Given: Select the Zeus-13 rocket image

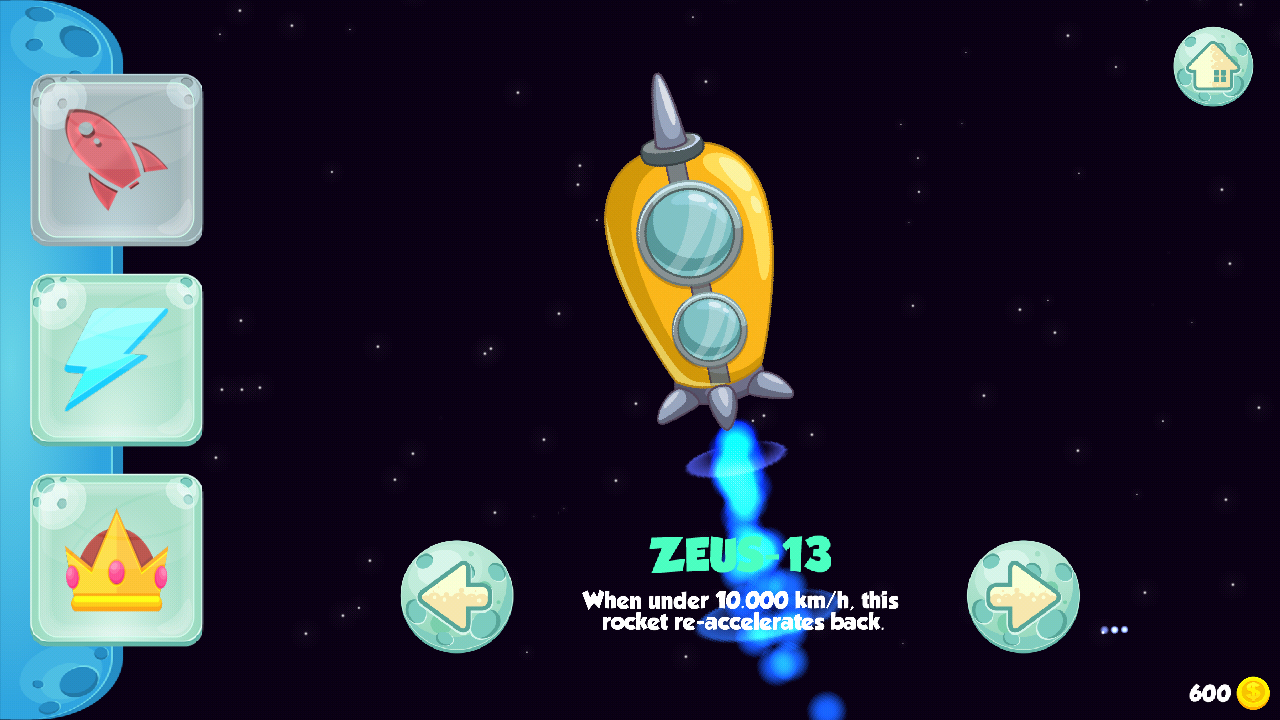Looking at the screenshot, I should [690, 270].
